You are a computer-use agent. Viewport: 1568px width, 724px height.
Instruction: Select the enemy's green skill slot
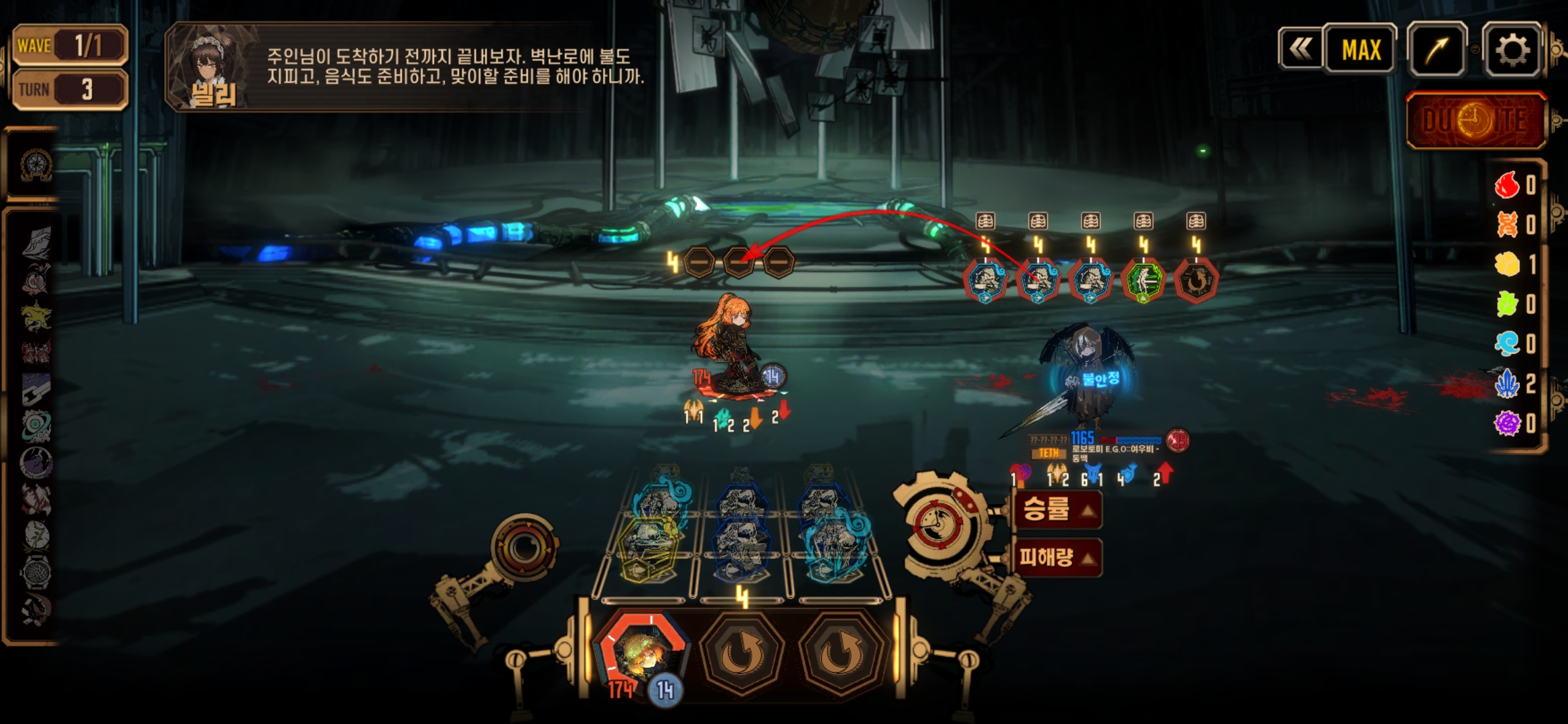tap(1144, 280)
